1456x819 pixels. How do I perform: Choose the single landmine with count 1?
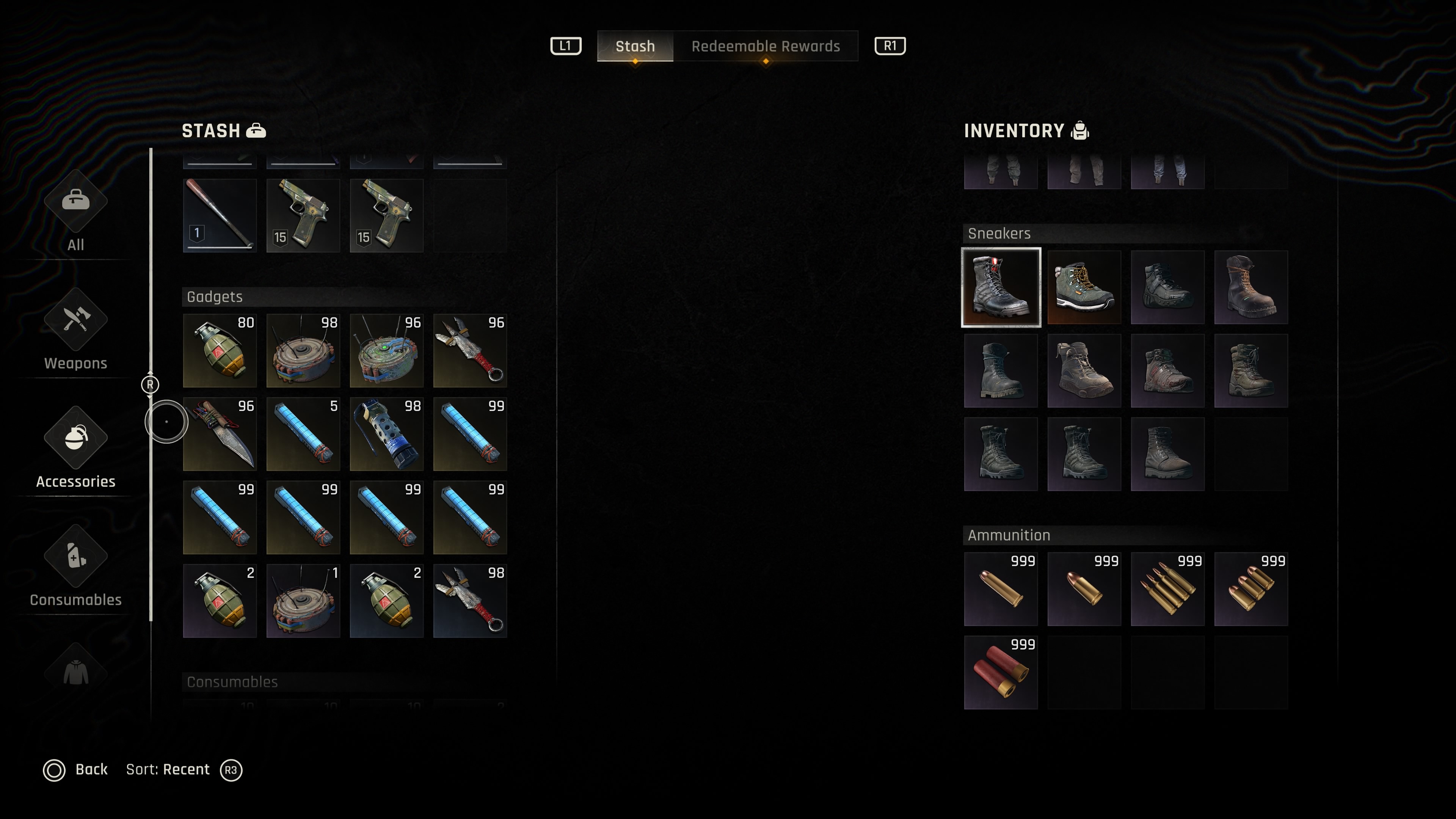pos(303,601)
